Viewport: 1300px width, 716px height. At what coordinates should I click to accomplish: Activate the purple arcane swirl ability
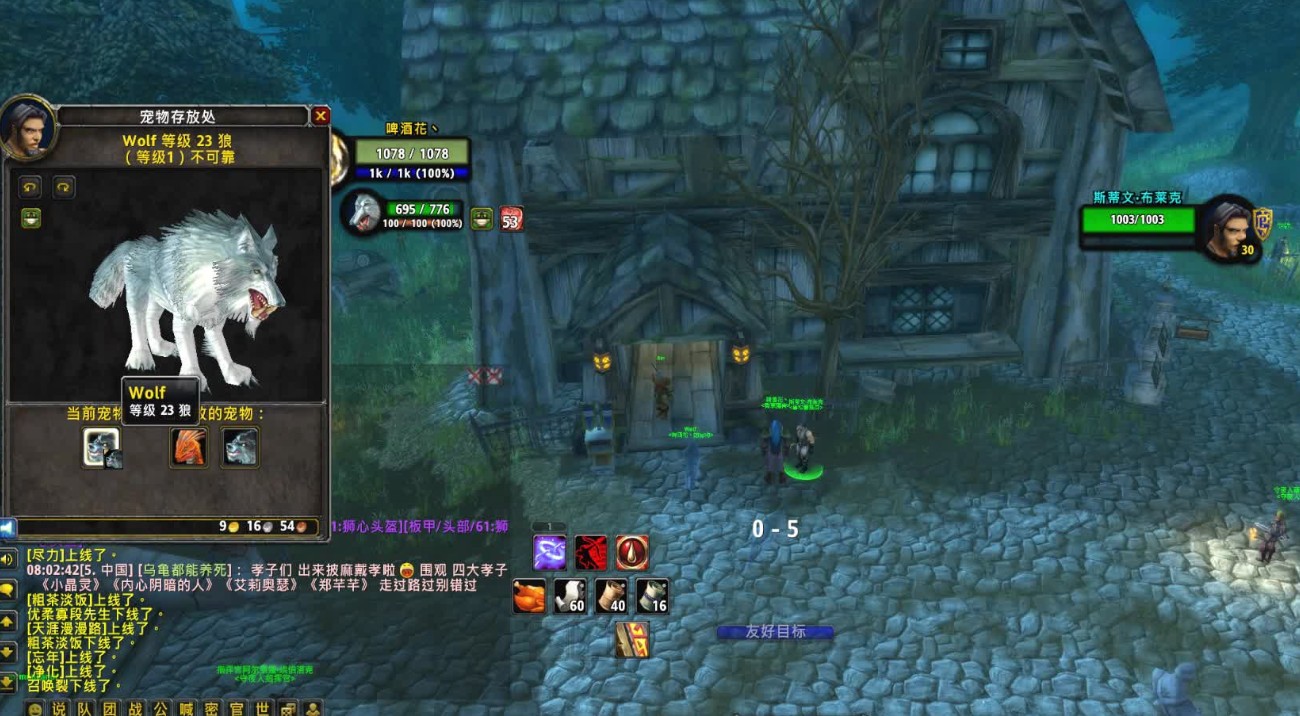(x=549, y=552)
